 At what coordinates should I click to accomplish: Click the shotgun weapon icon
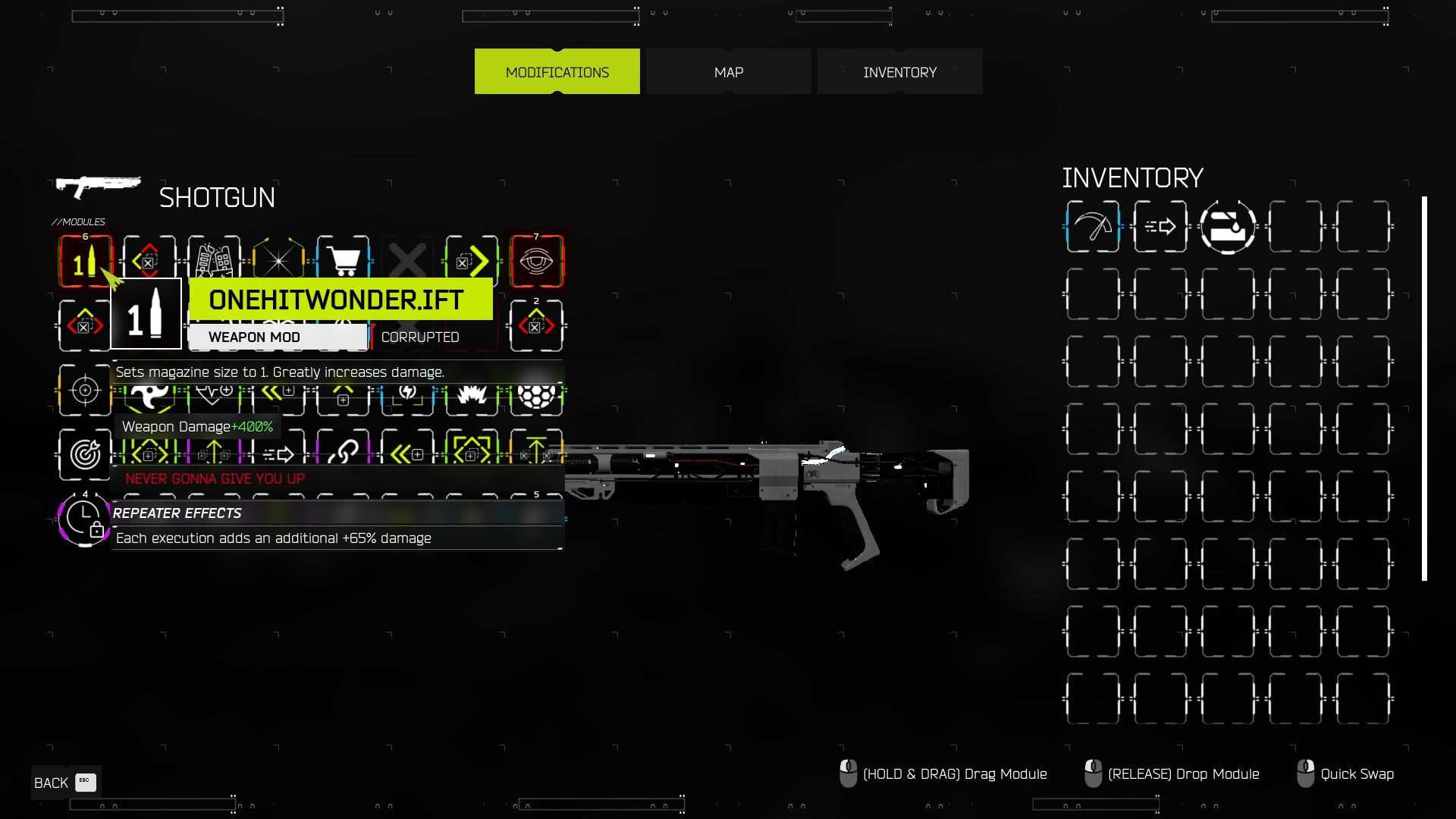pyautogui.click(x=99, y=186)
